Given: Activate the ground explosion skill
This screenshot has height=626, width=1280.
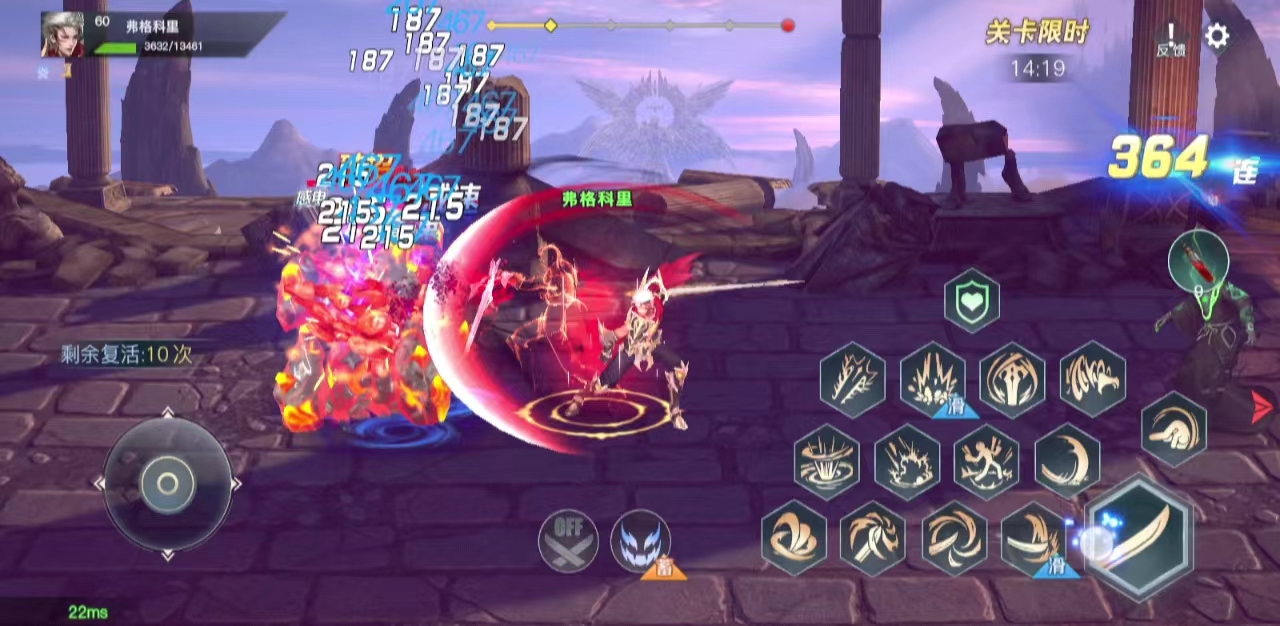Looking at the screenshot, I should (x=907, y=461).
